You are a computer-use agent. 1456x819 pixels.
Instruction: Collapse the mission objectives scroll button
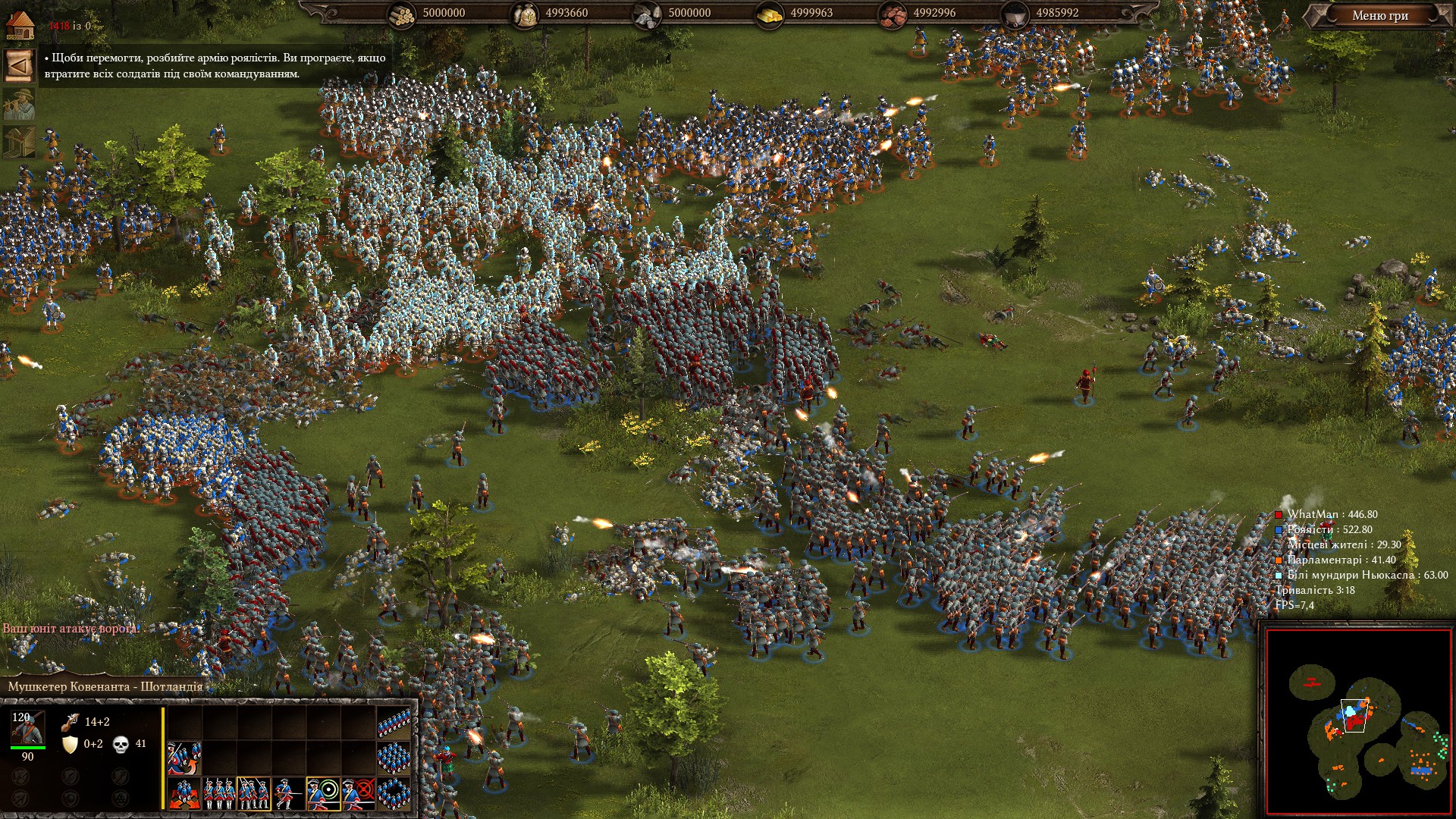click(19, 65)
